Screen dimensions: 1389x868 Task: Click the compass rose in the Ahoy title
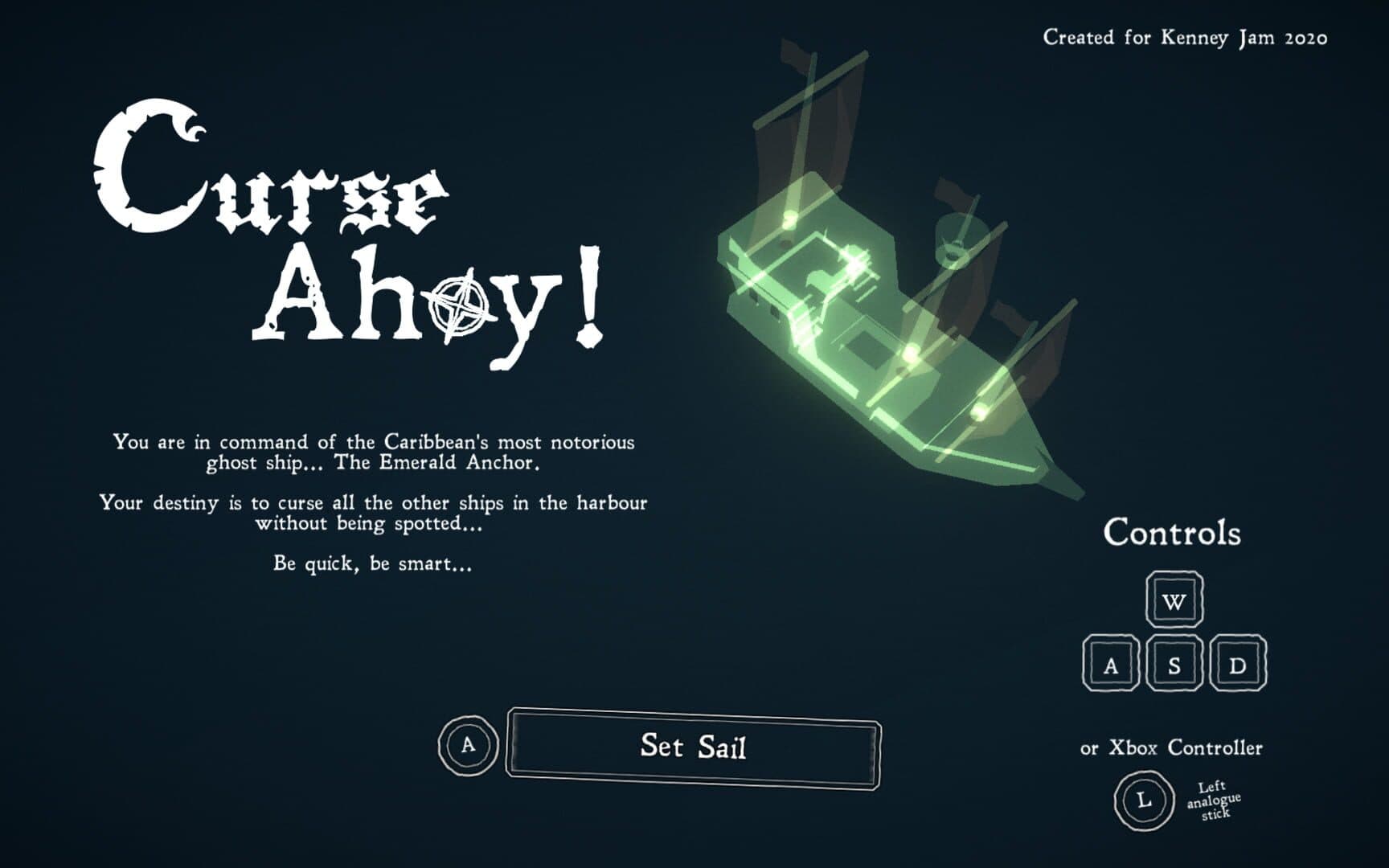tap(458, 307)
